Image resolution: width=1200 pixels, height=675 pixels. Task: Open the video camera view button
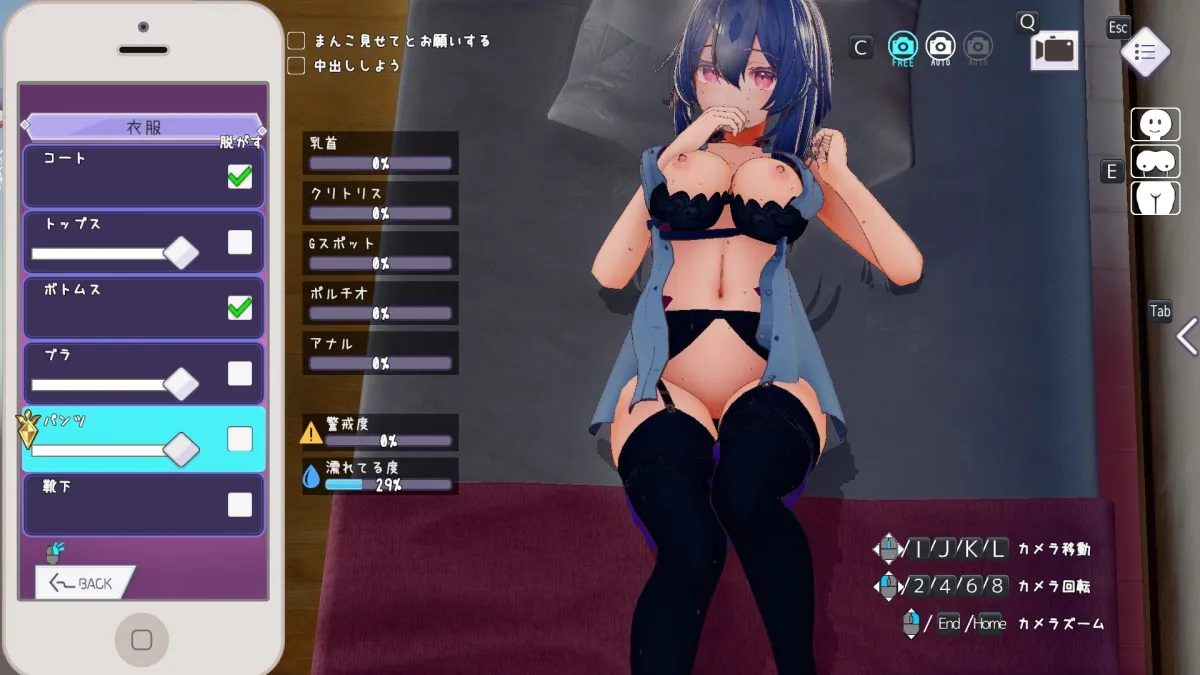coord(1054,50)
